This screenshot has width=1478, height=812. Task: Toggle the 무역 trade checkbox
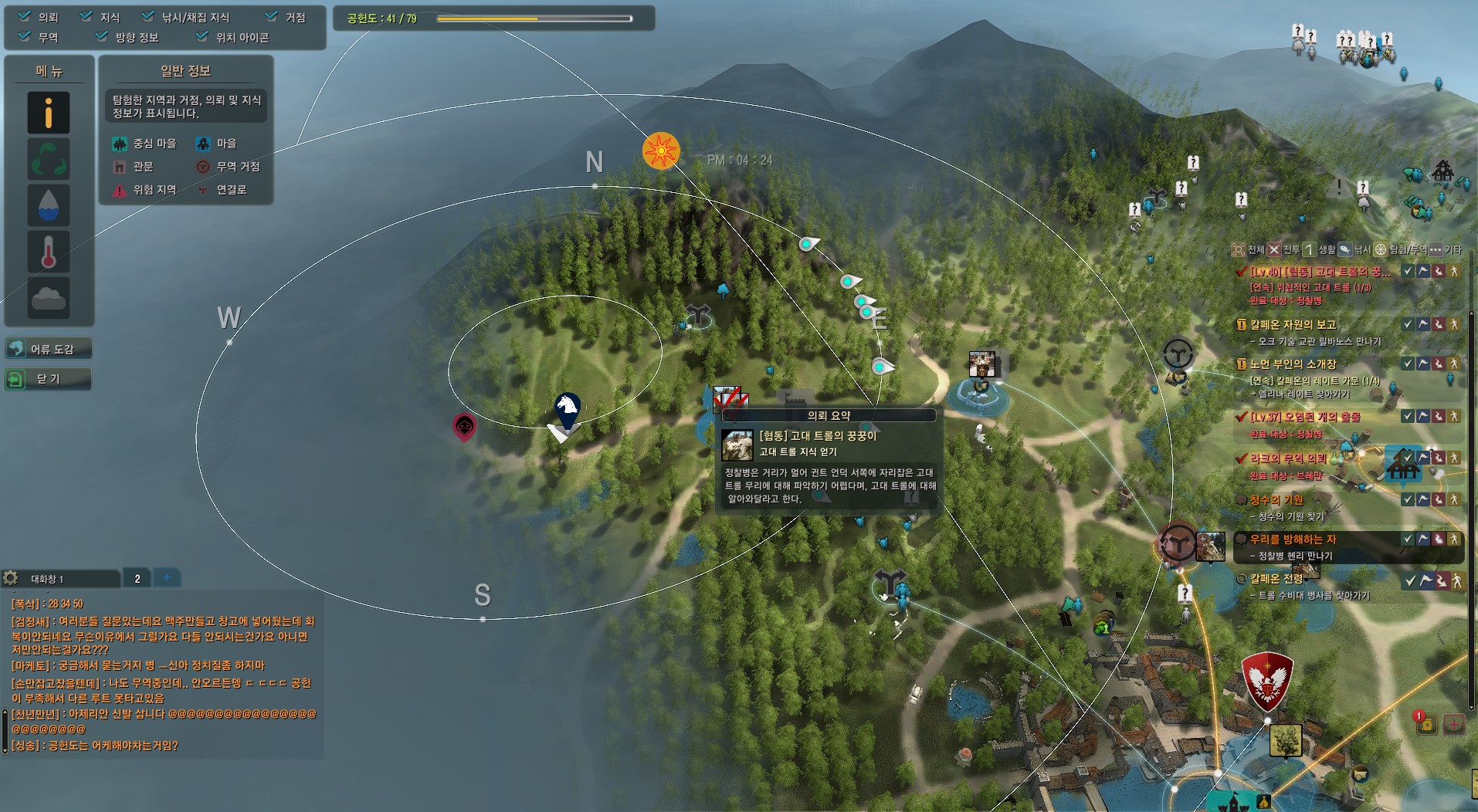25,36
